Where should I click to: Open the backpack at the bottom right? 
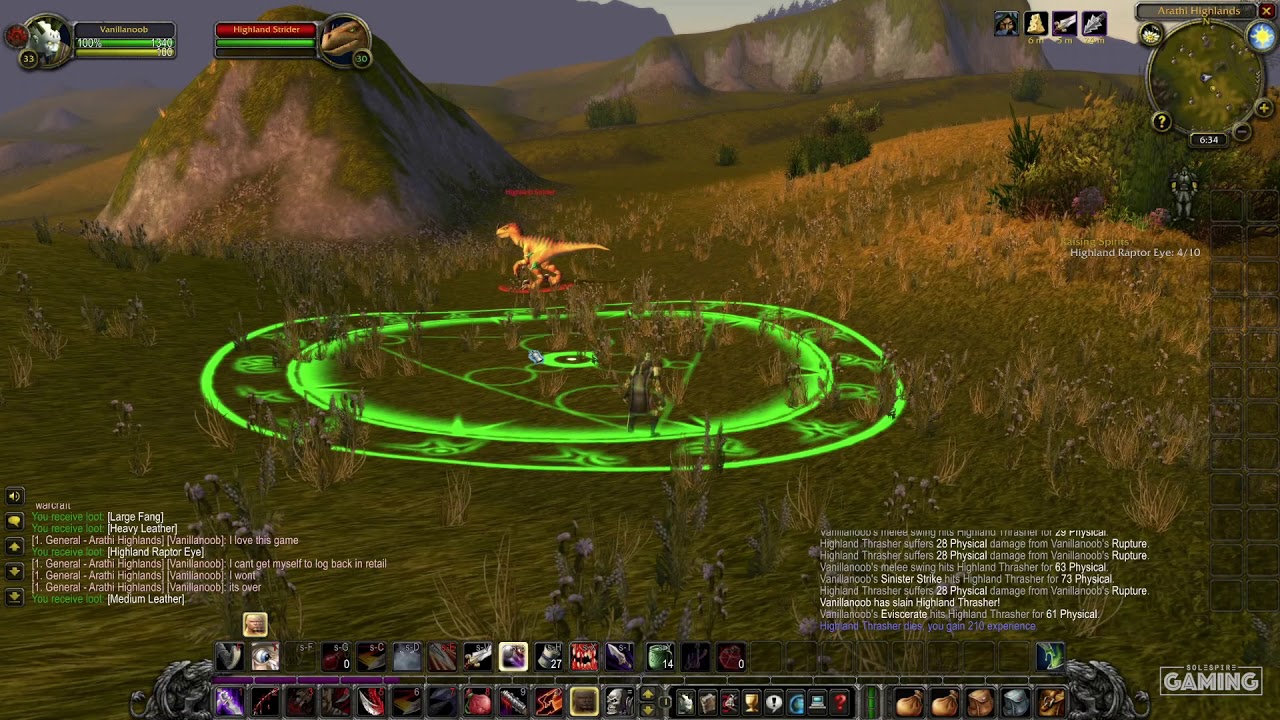click(x=1050, y=701)
